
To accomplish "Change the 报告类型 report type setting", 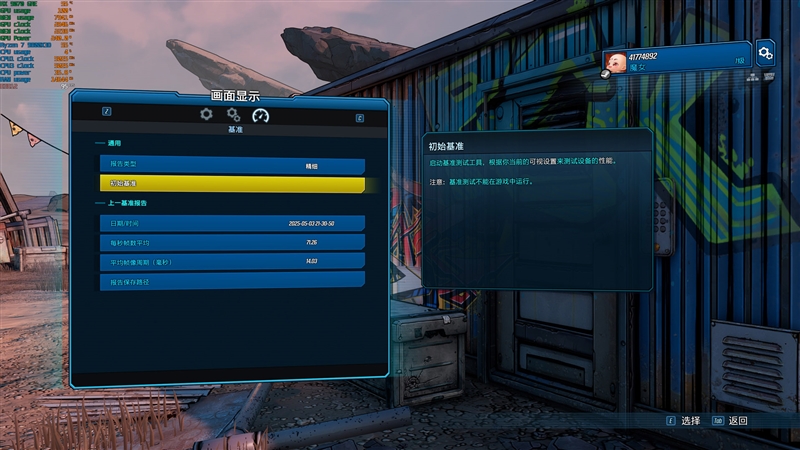I will coord(232,165).
